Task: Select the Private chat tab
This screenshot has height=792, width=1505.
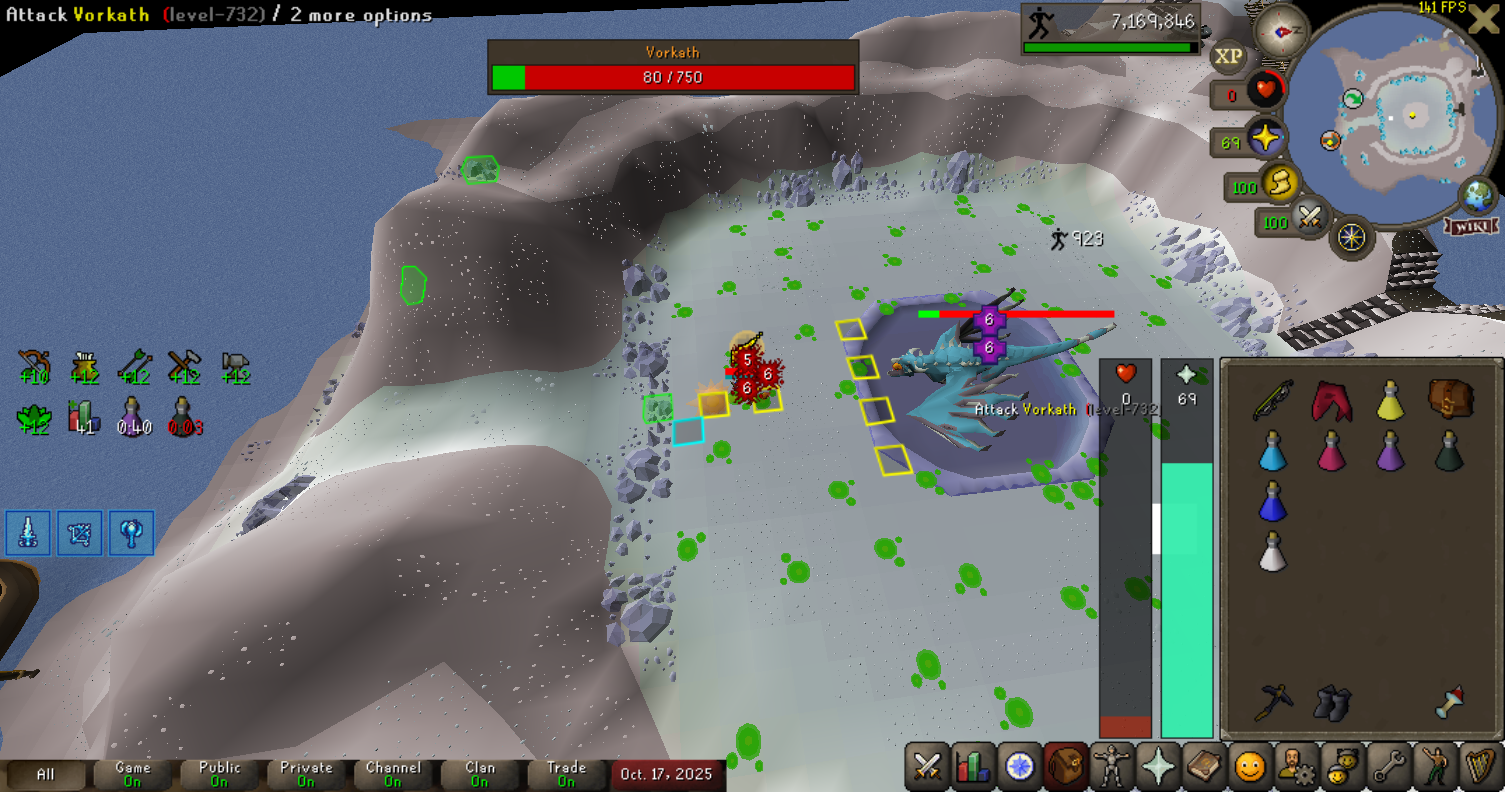Action: pyautogui.click(x=306, y=774)
